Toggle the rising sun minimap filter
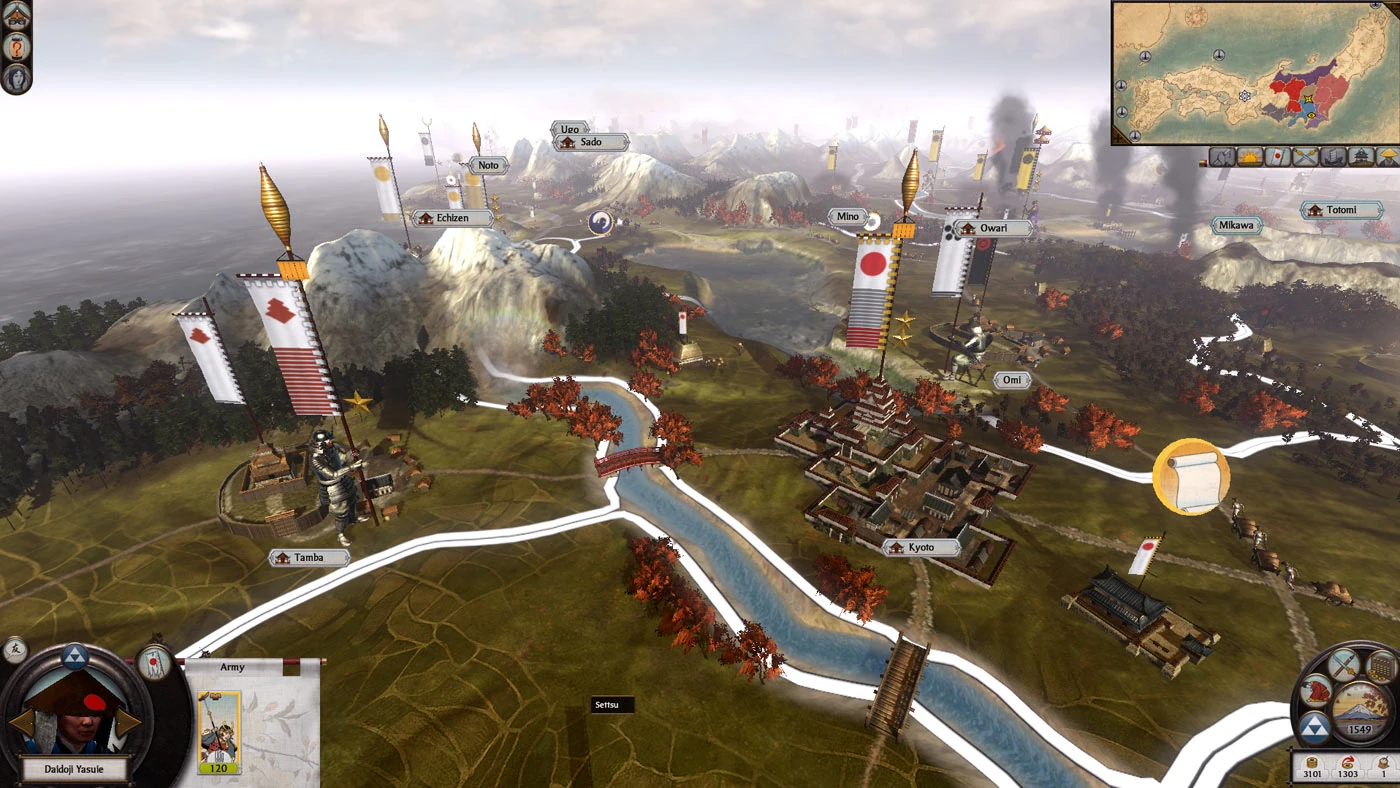This screenshot has height=788, width=1400. (x=1250, y=158)
